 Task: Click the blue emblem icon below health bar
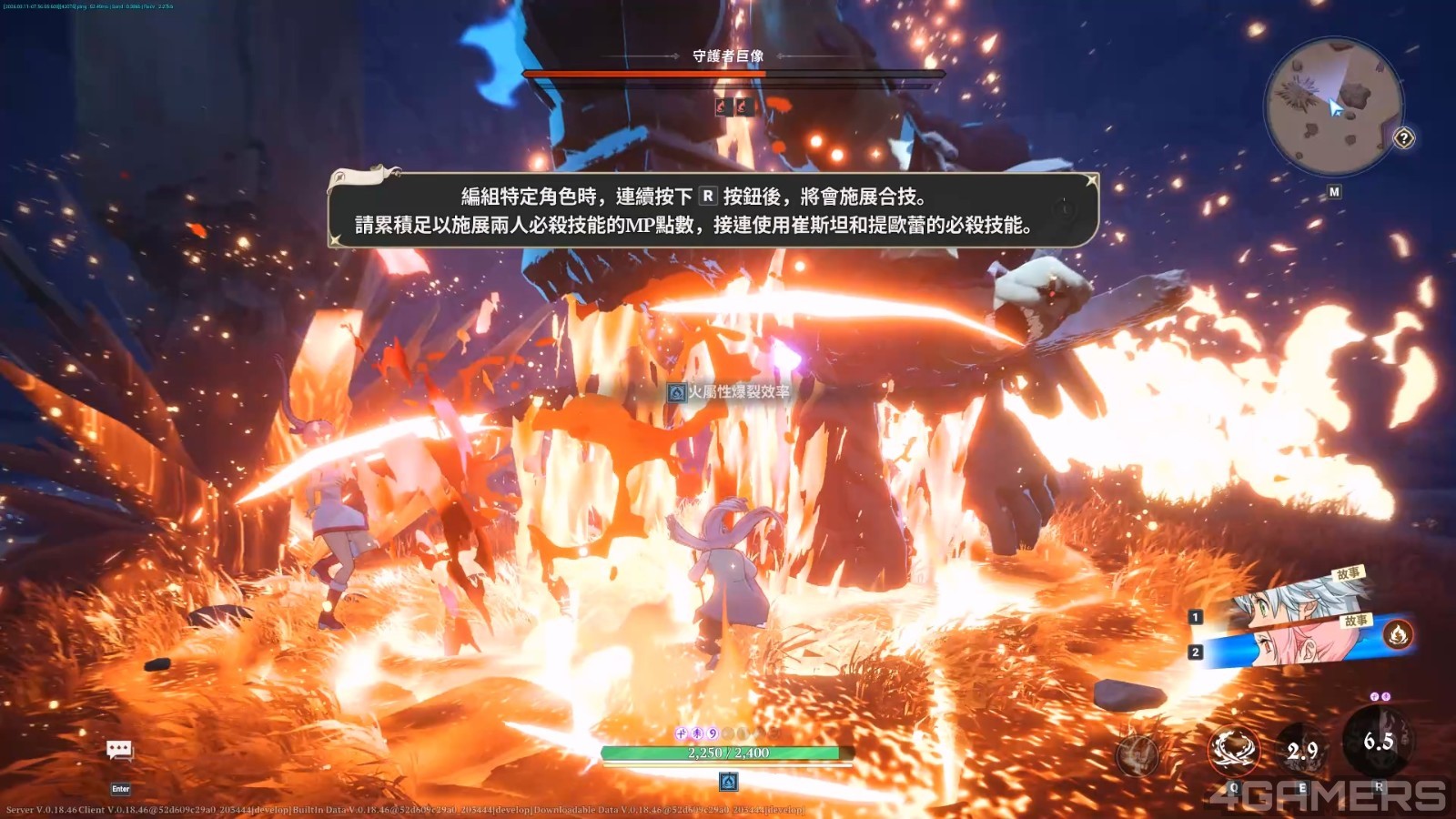point(728,782)
